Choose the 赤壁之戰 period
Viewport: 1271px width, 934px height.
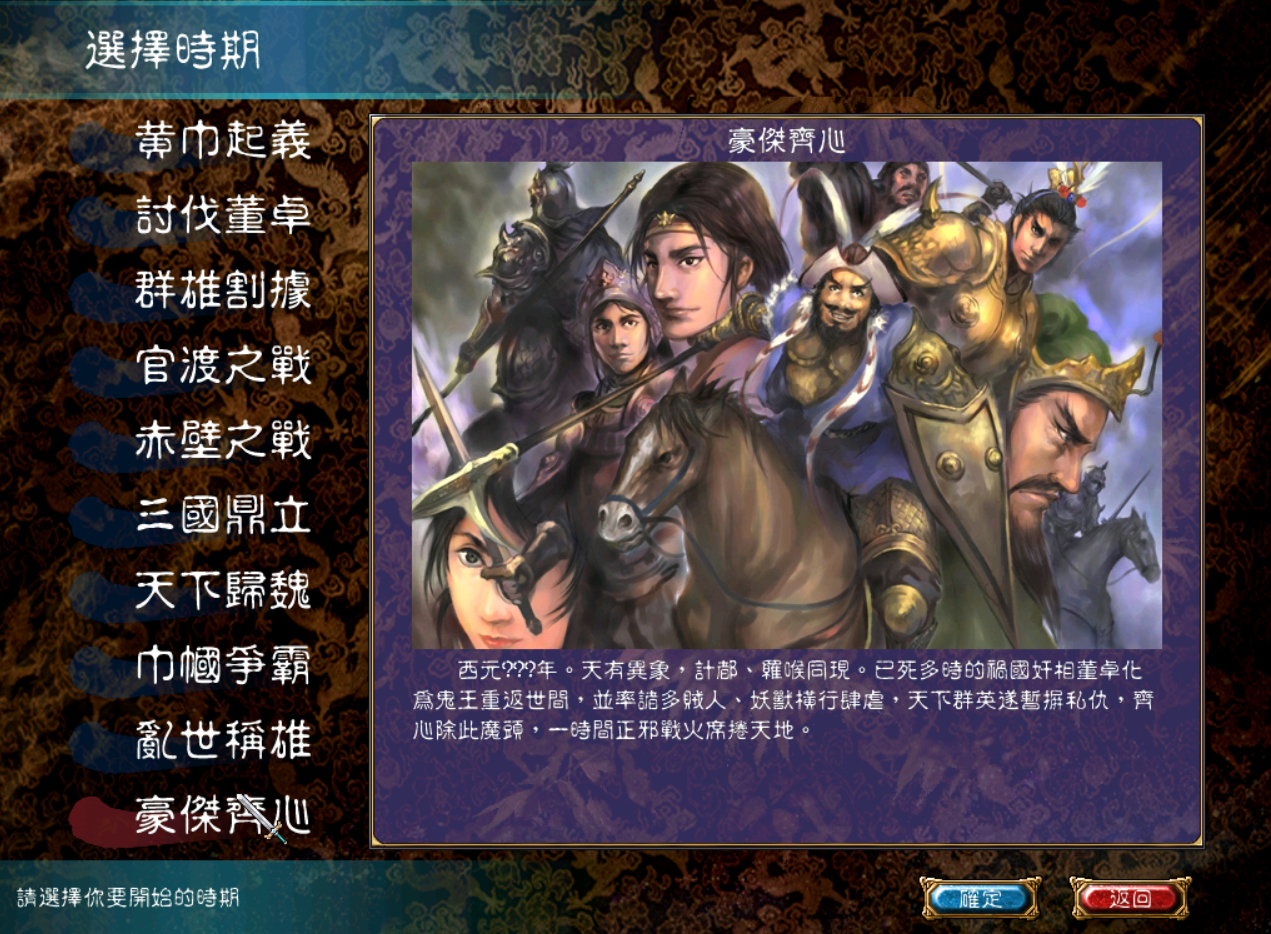223,441
